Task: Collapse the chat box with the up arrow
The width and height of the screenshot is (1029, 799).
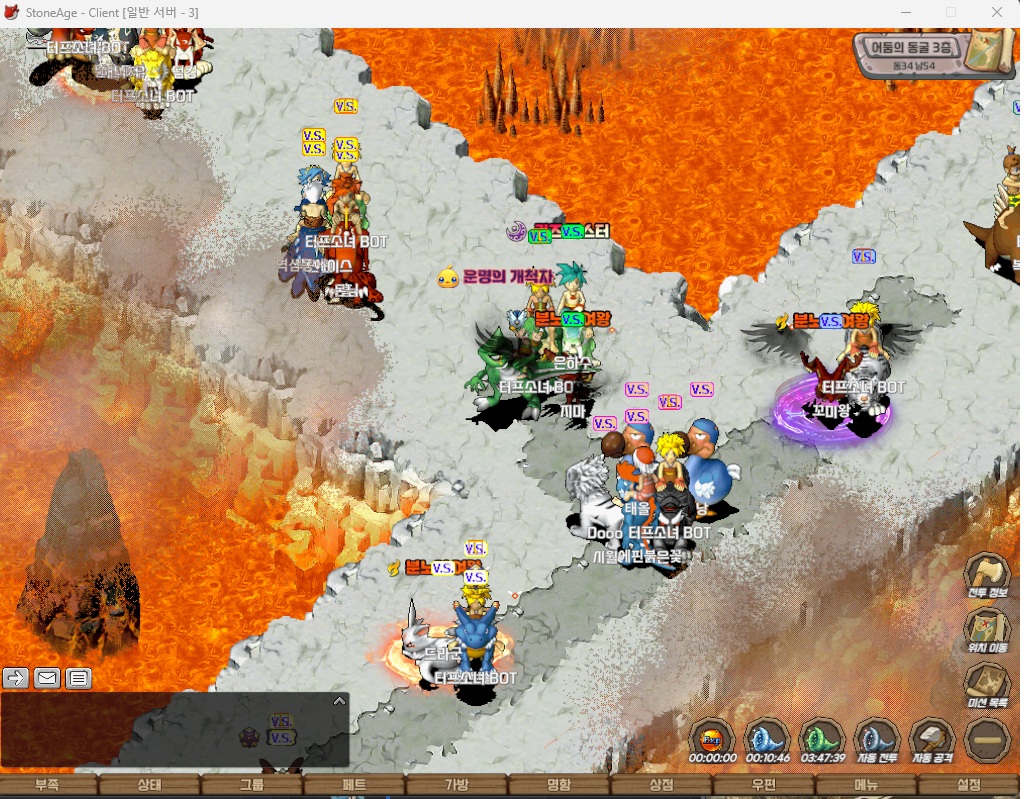Action: (x=339, y=701)
